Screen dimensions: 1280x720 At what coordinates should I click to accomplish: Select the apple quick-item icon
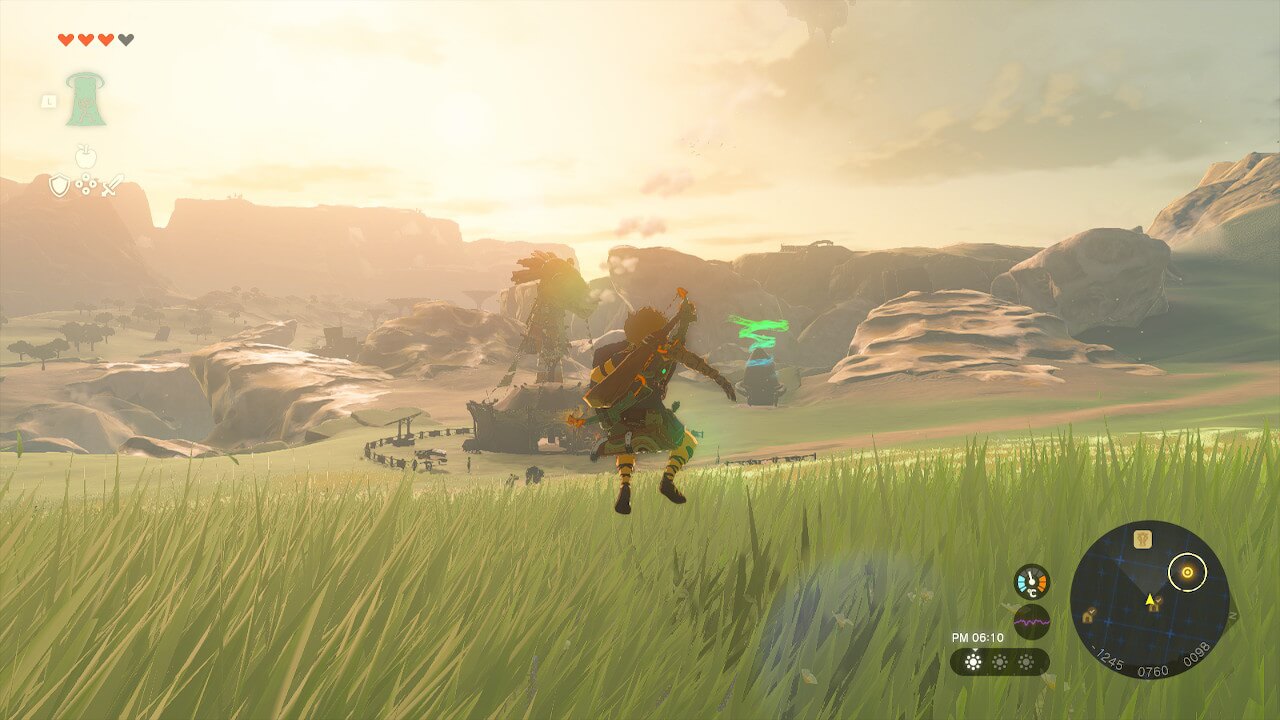tap(85, 157)
